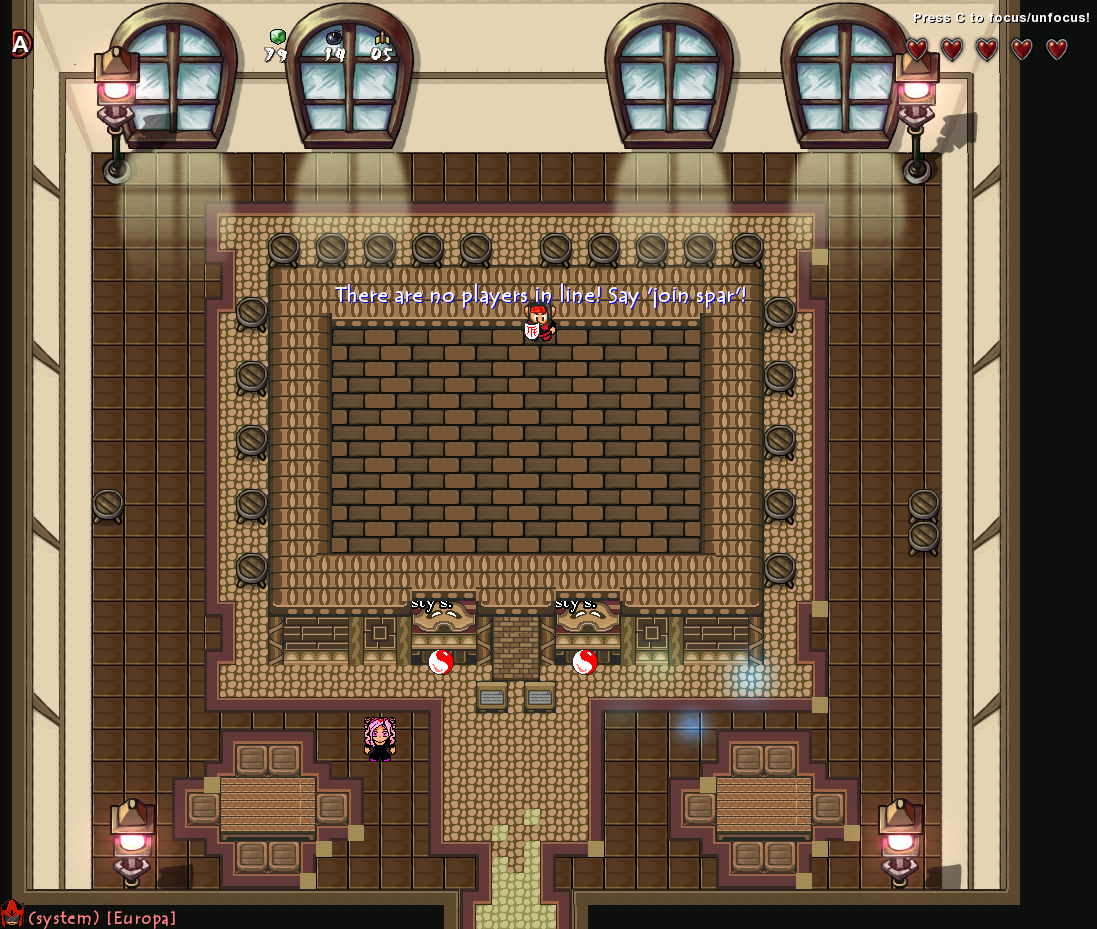The width and height of the screenshot is (1097, 929).
Task: Select the (system) [Europa] chat line
Action: (x=102, y=917)
